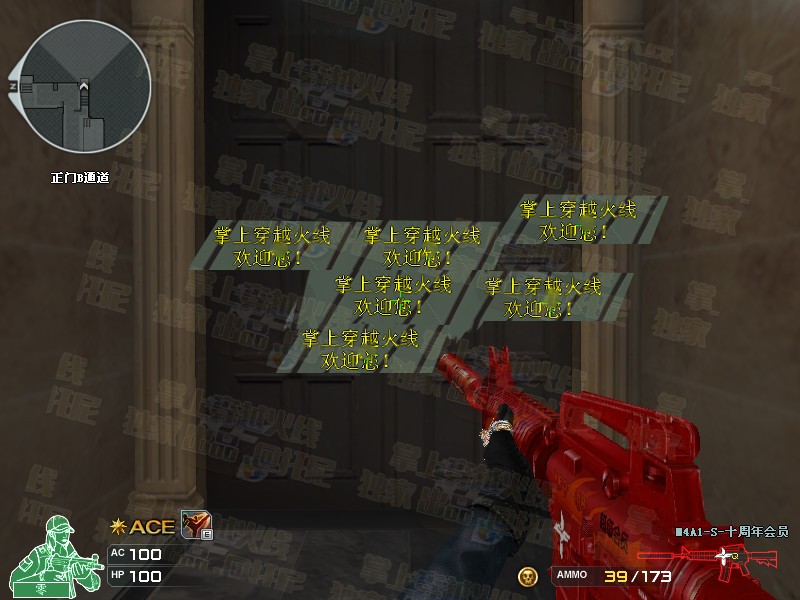Select the green soldier character portrait

point(64,554)
